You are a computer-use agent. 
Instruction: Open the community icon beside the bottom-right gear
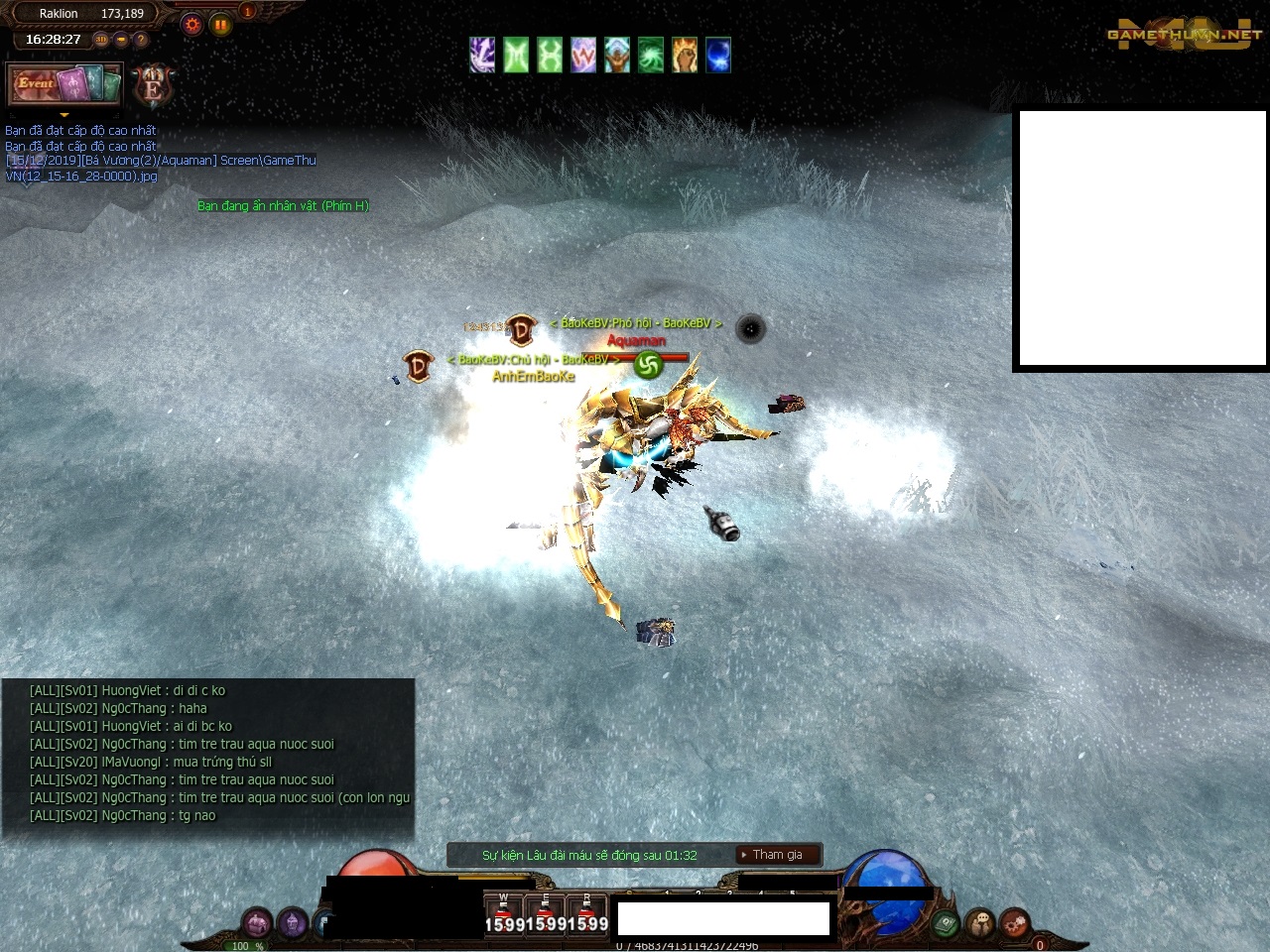tap(979, 921)
